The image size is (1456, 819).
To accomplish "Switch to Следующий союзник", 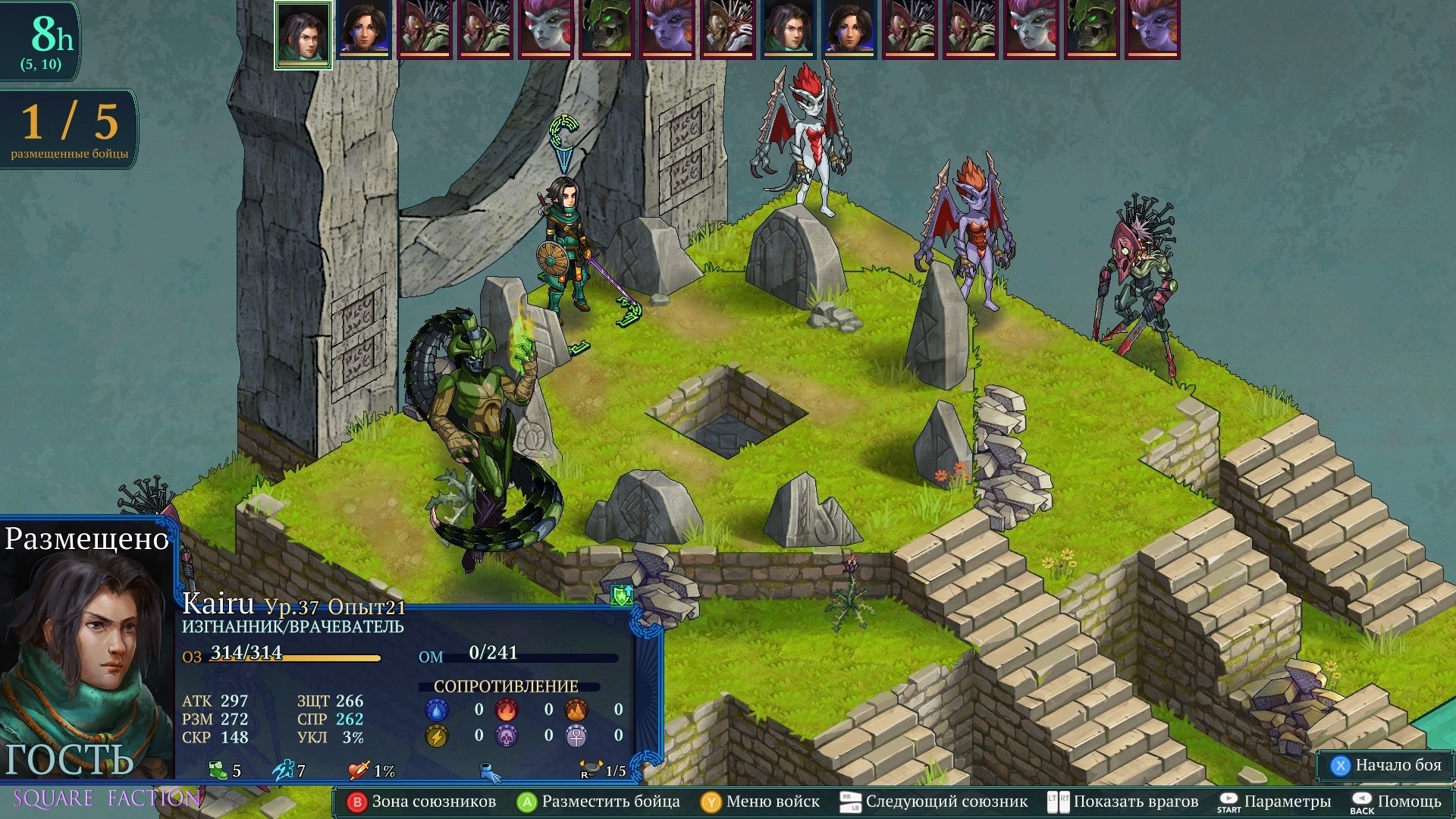I will 934,802.
